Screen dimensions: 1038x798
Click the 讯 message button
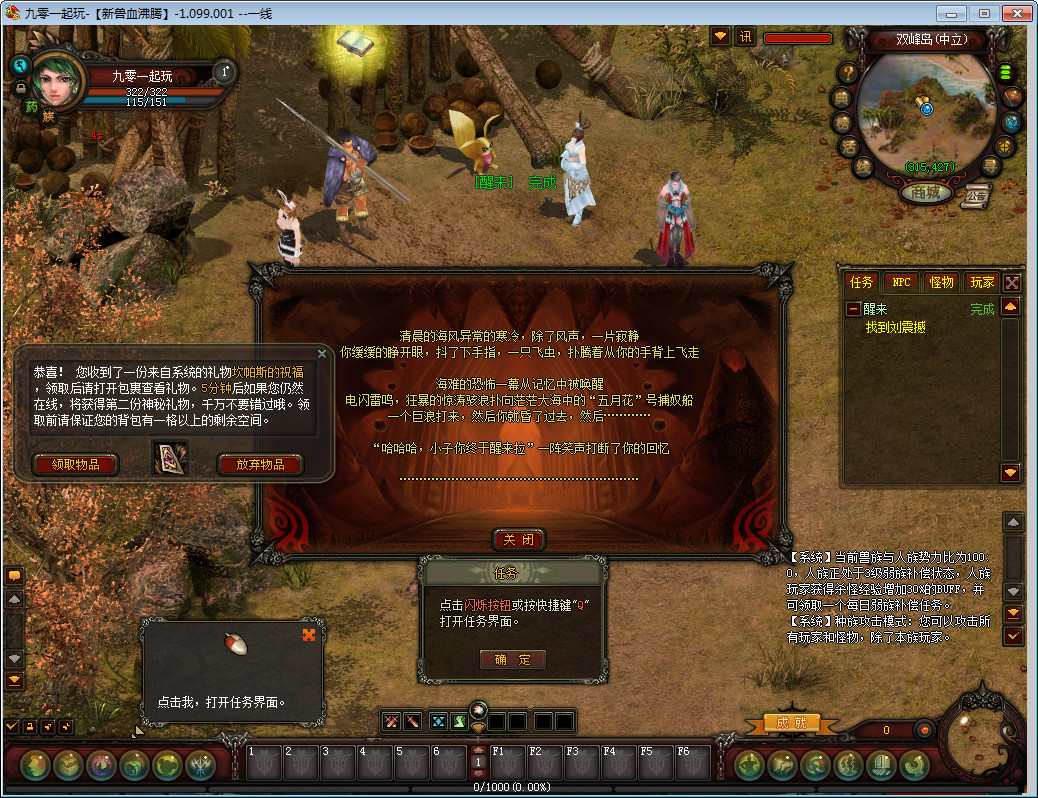pos(746,37)
